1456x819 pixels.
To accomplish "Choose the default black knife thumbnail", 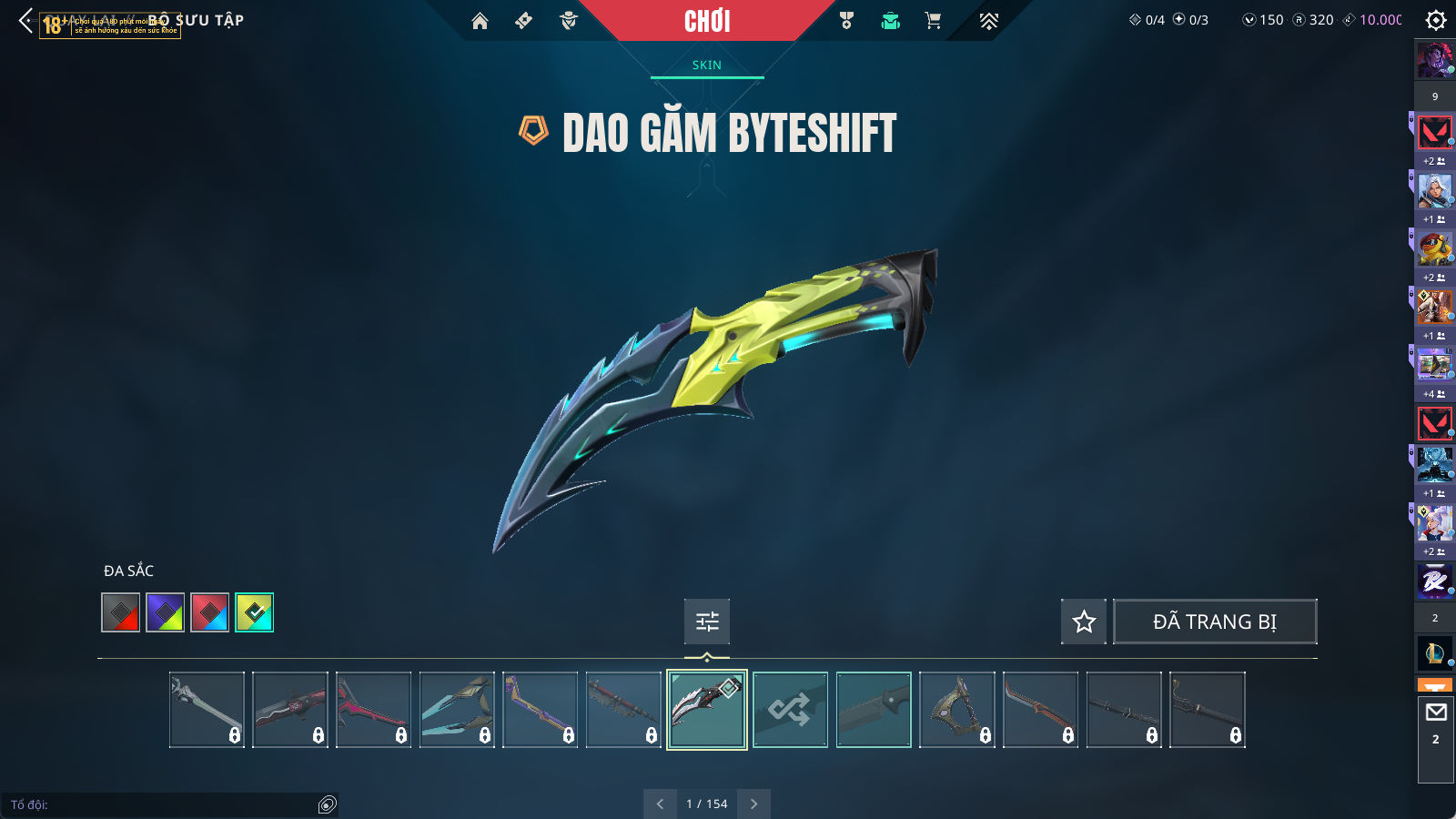I will [x=874, y=710].
